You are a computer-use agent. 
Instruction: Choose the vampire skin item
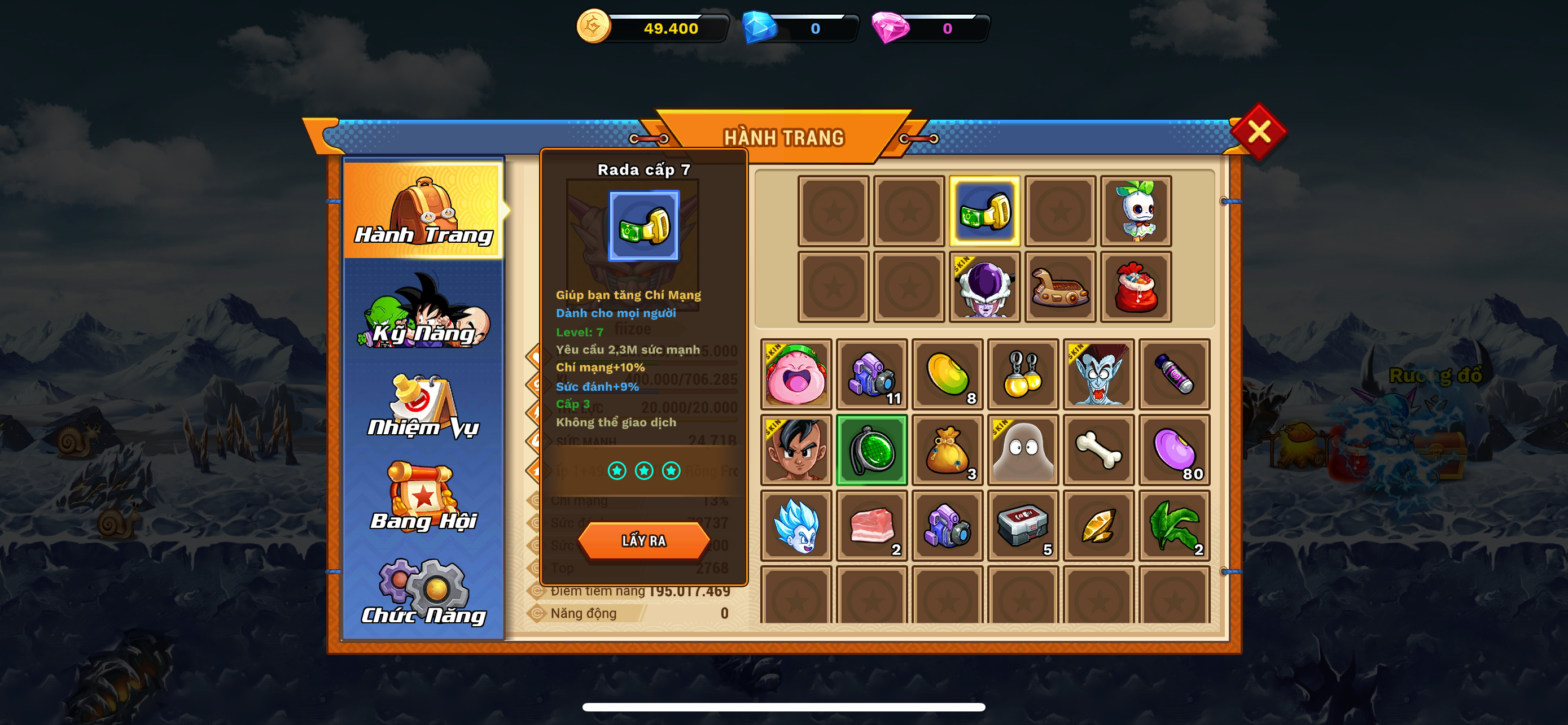[1098, 374]
